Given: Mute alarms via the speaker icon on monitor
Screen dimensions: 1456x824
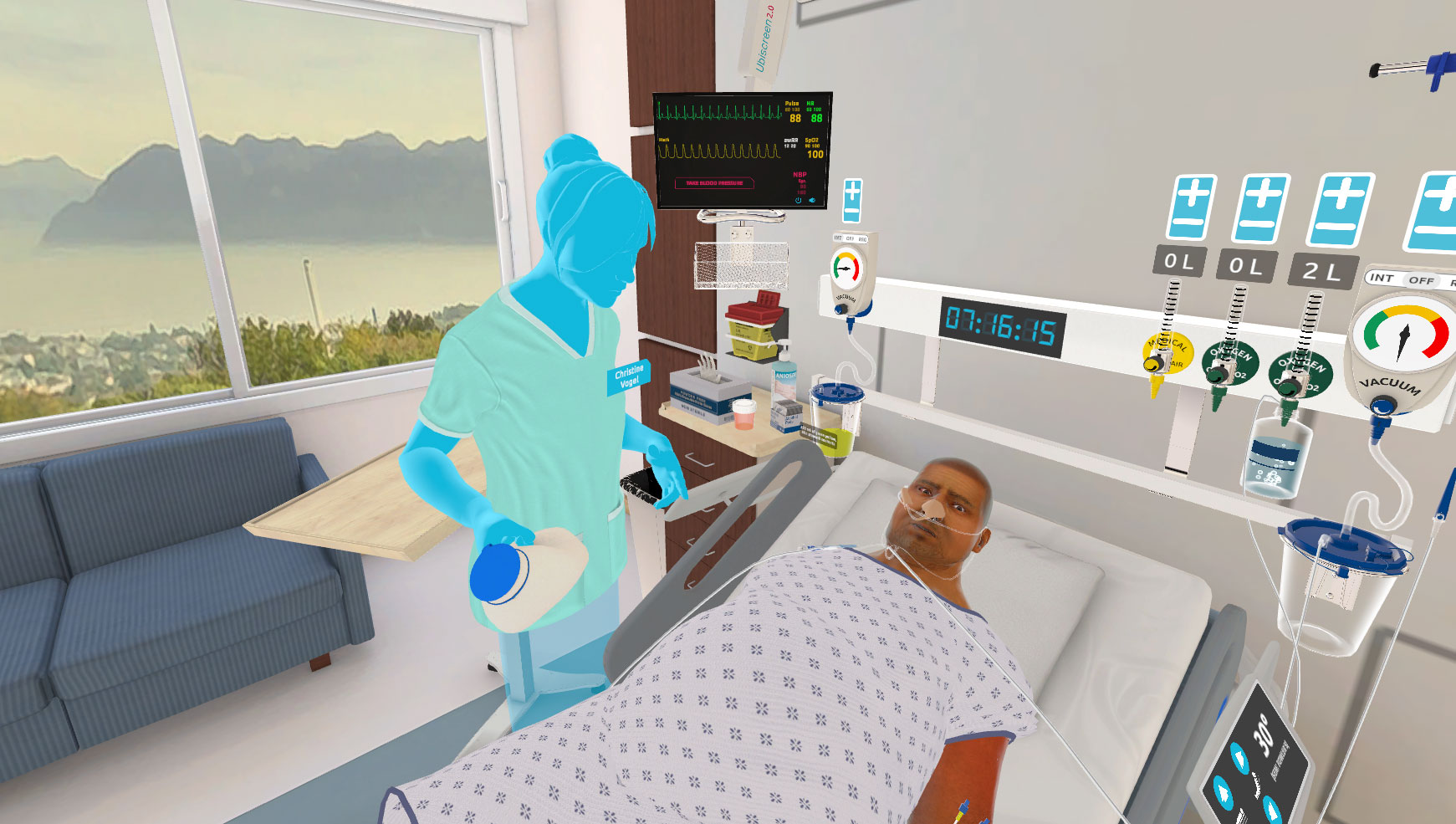Looking at the screenshot, I should [x=812, y=200].
